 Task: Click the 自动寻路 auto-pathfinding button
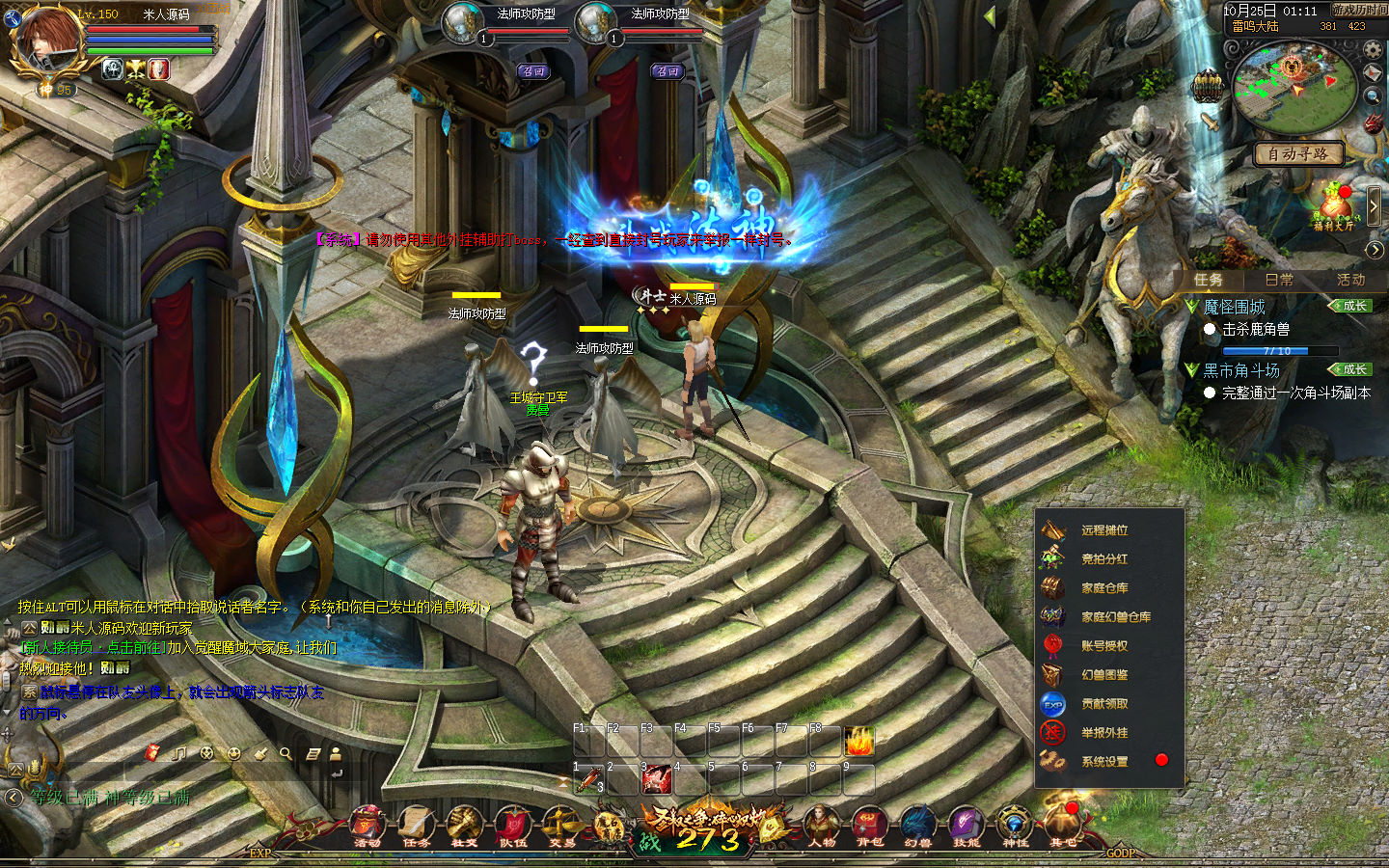[x=1297, y=154]
